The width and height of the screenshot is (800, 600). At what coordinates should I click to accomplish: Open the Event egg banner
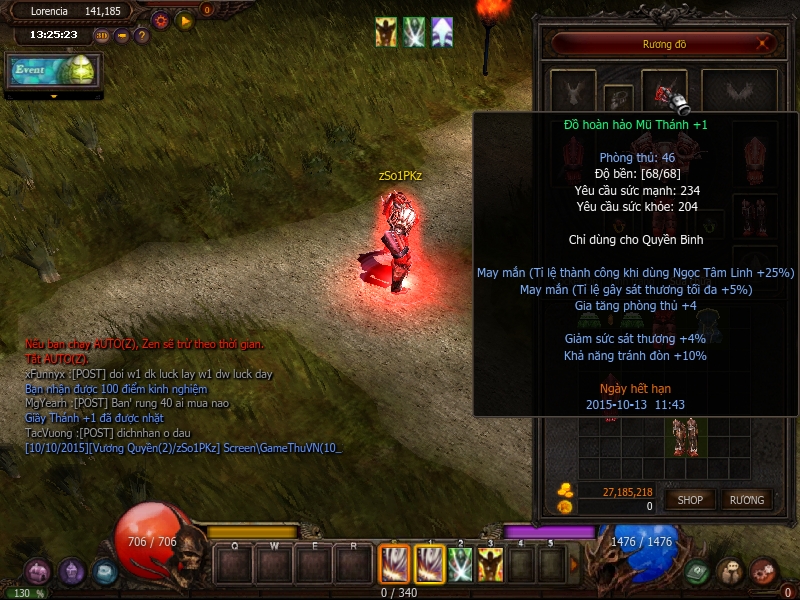[x=54, y=71]
